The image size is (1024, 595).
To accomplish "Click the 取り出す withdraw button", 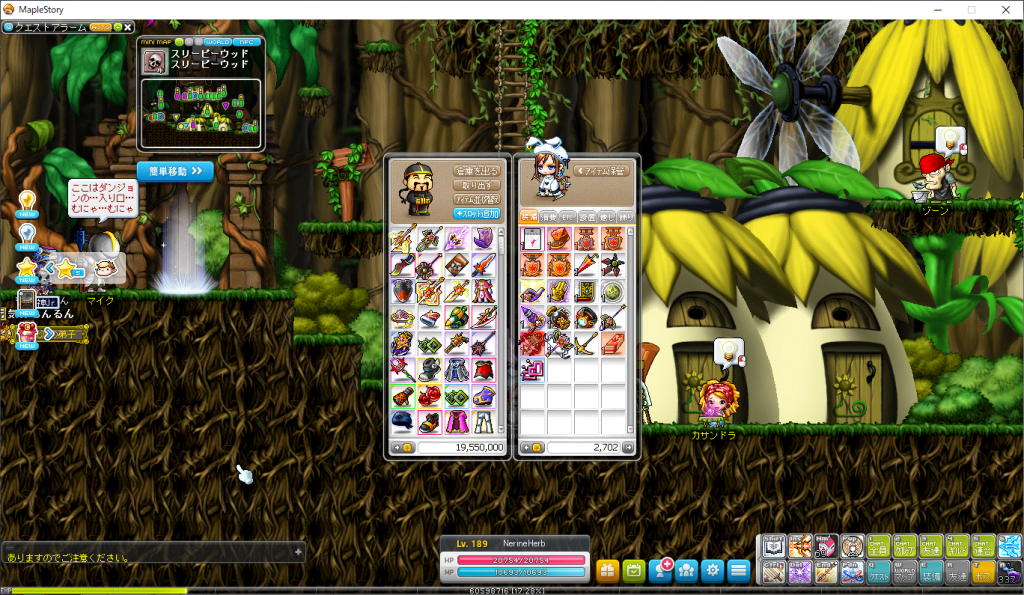I will 476,185.
